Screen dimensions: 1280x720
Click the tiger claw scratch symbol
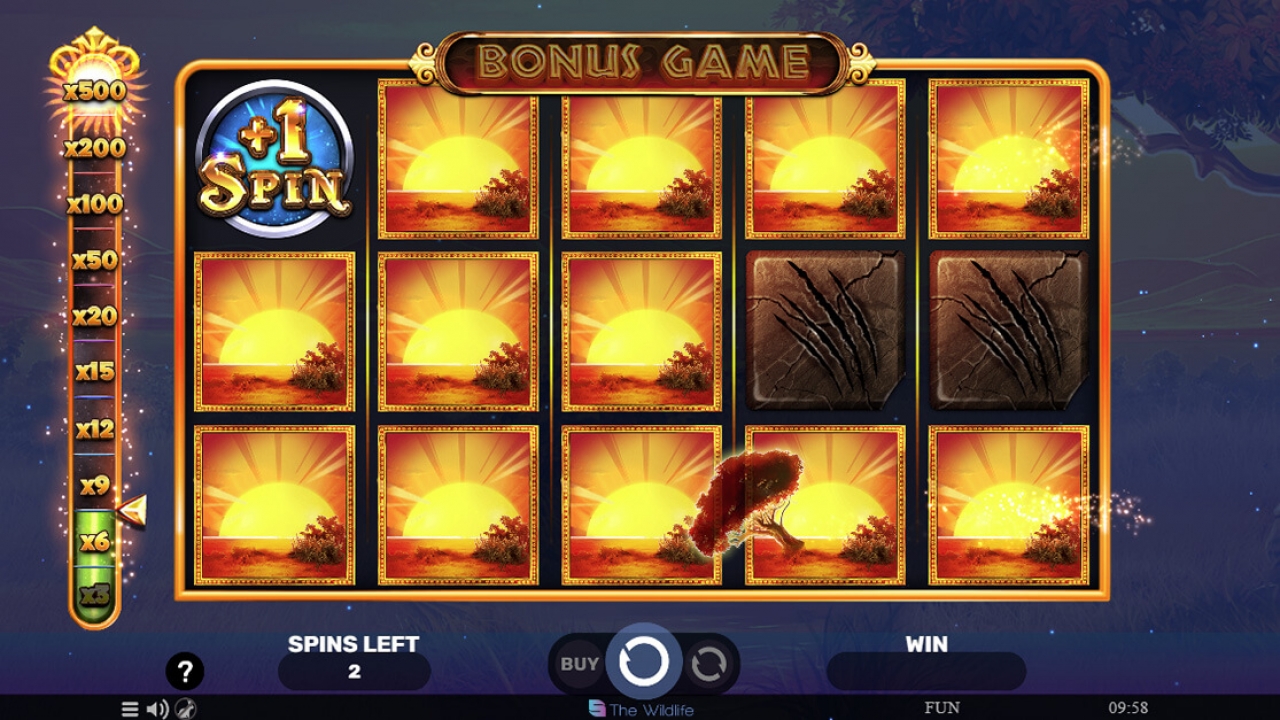(x=826, y=330)
